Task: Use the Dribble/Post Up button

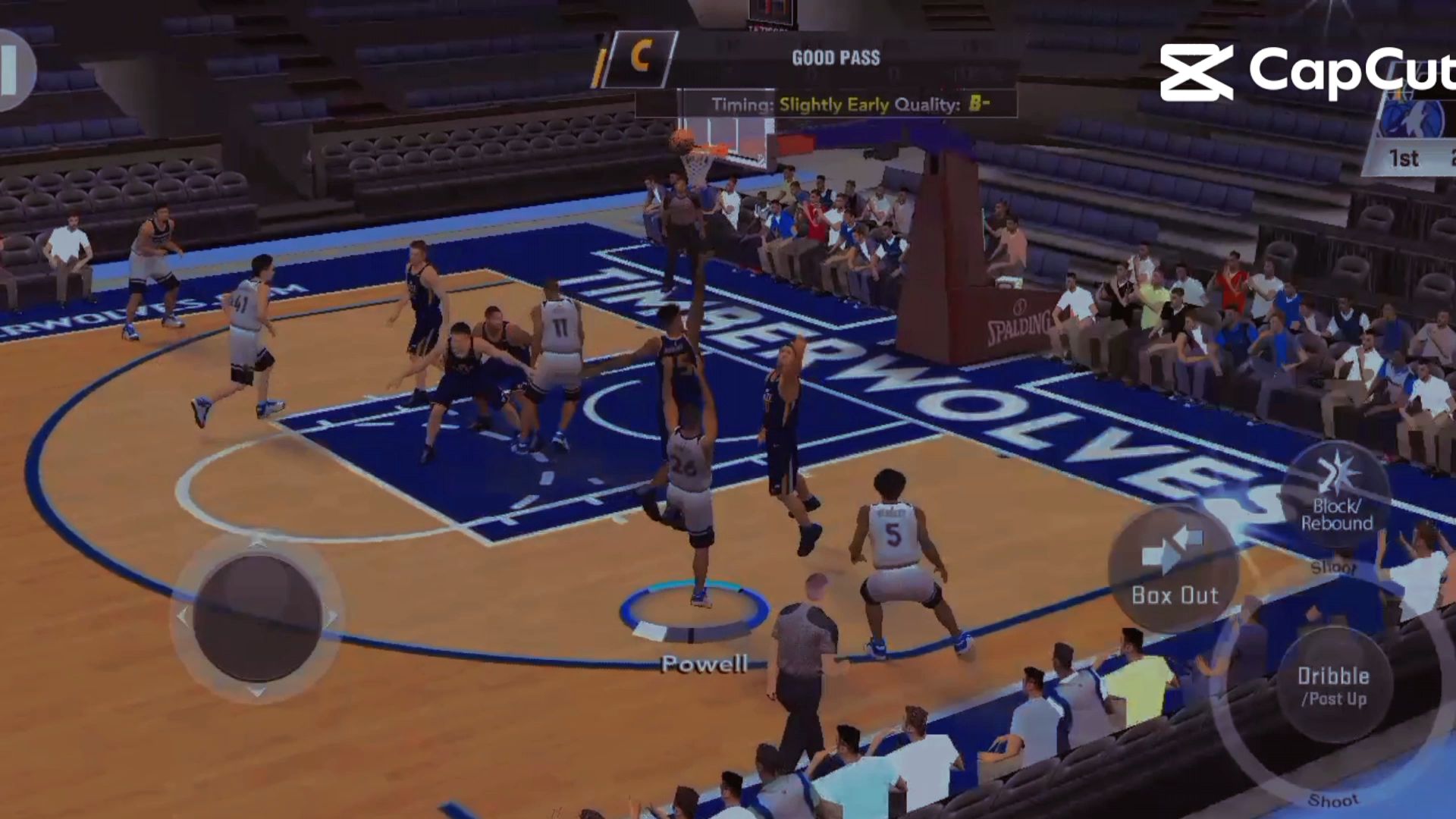Action: (1332, 685)
